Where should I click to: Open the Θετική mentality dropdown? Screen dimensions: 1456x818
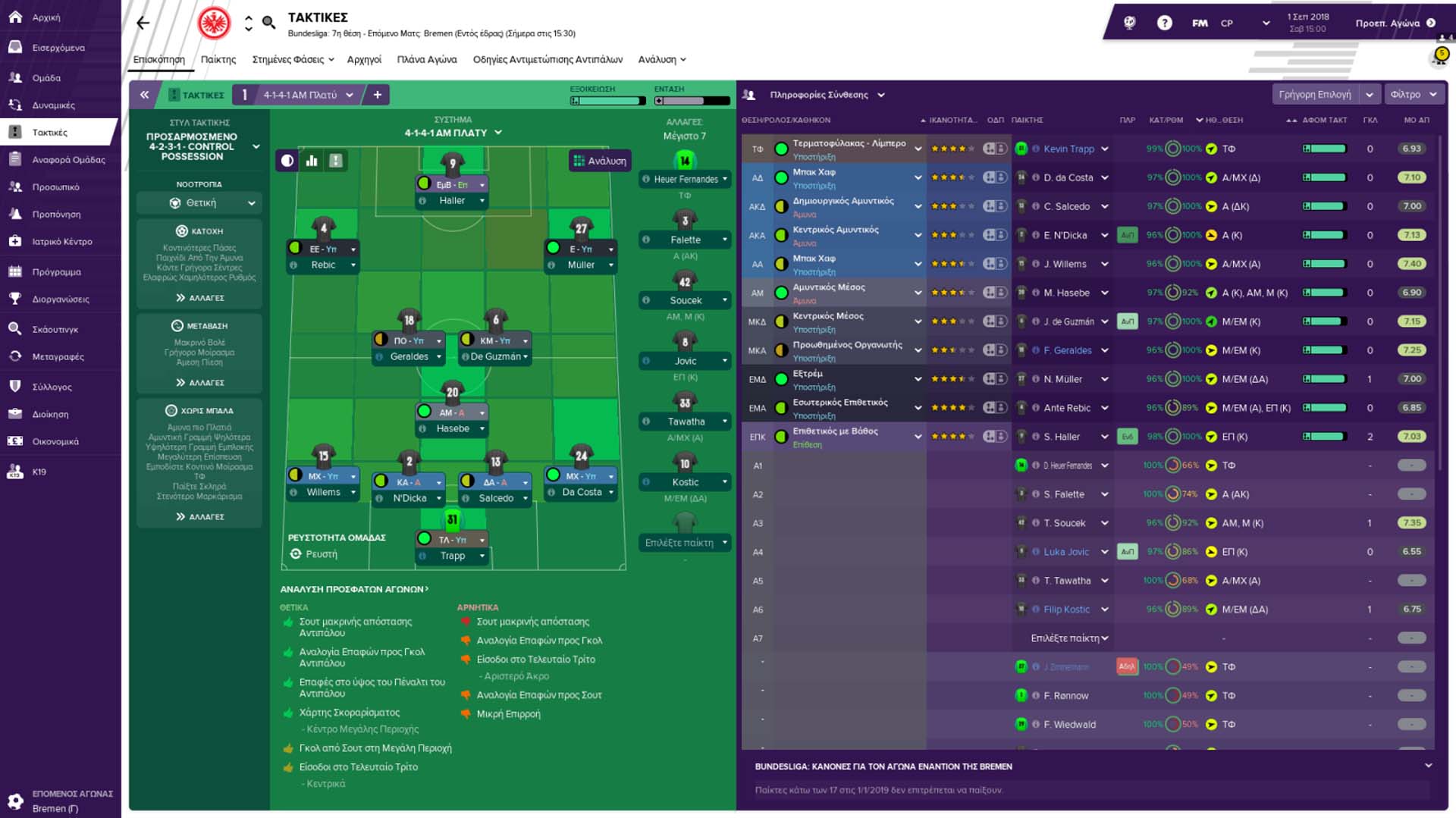[x=199, y=202]
